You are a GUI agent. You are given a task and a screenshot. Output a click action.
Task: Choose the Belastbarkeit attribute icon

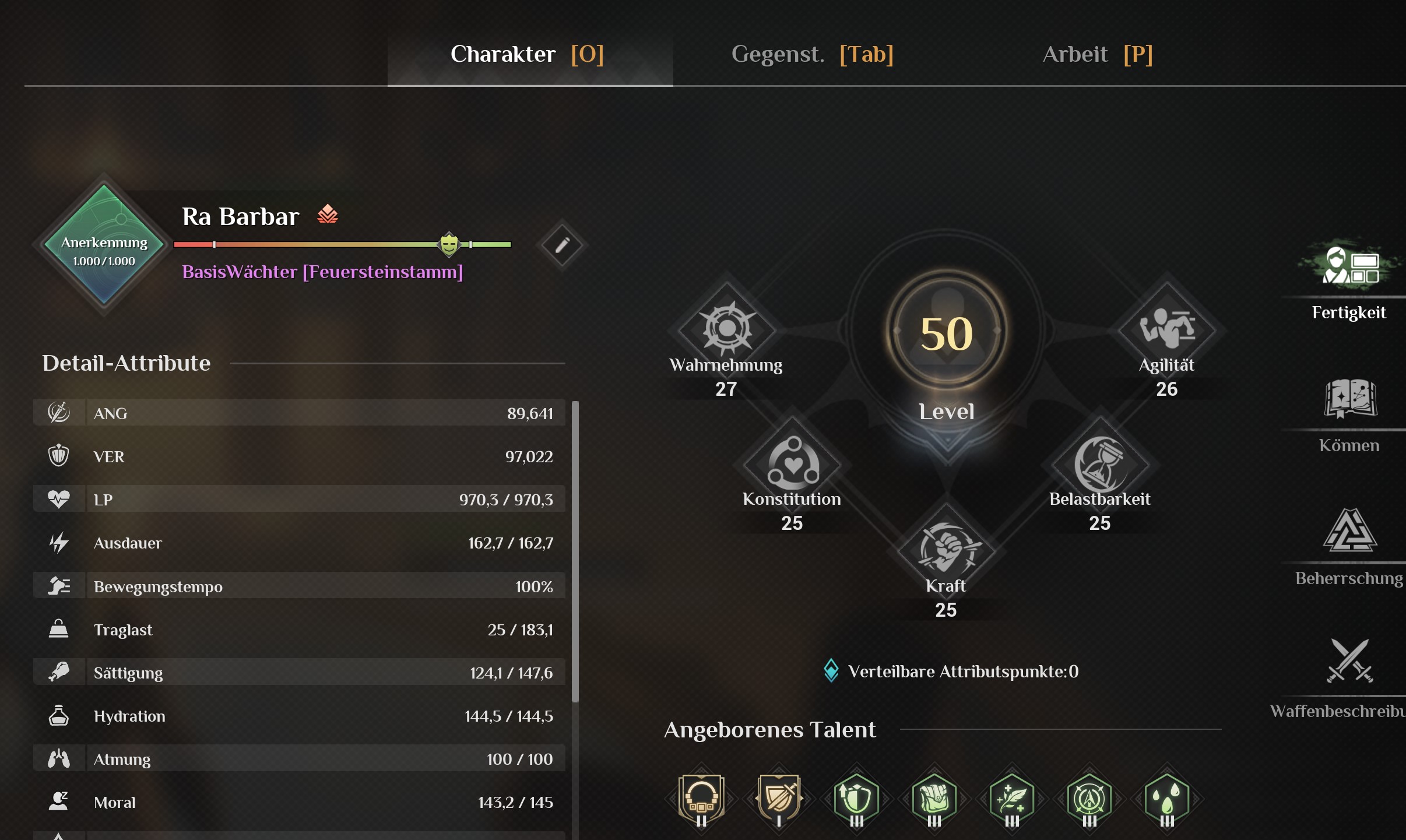[1100, 463]
